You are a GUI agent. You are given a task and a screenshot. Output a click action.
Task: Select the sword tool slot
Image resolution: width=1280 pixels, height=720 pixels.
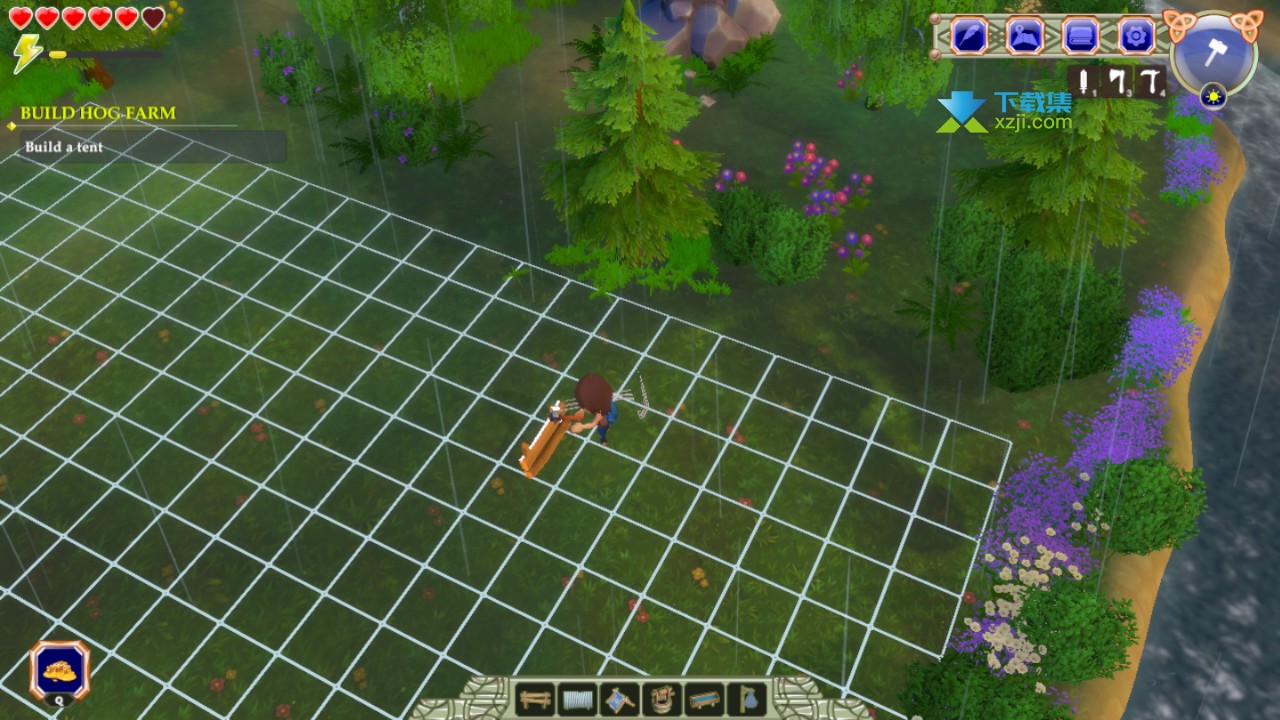click(x=1084, y=82)
